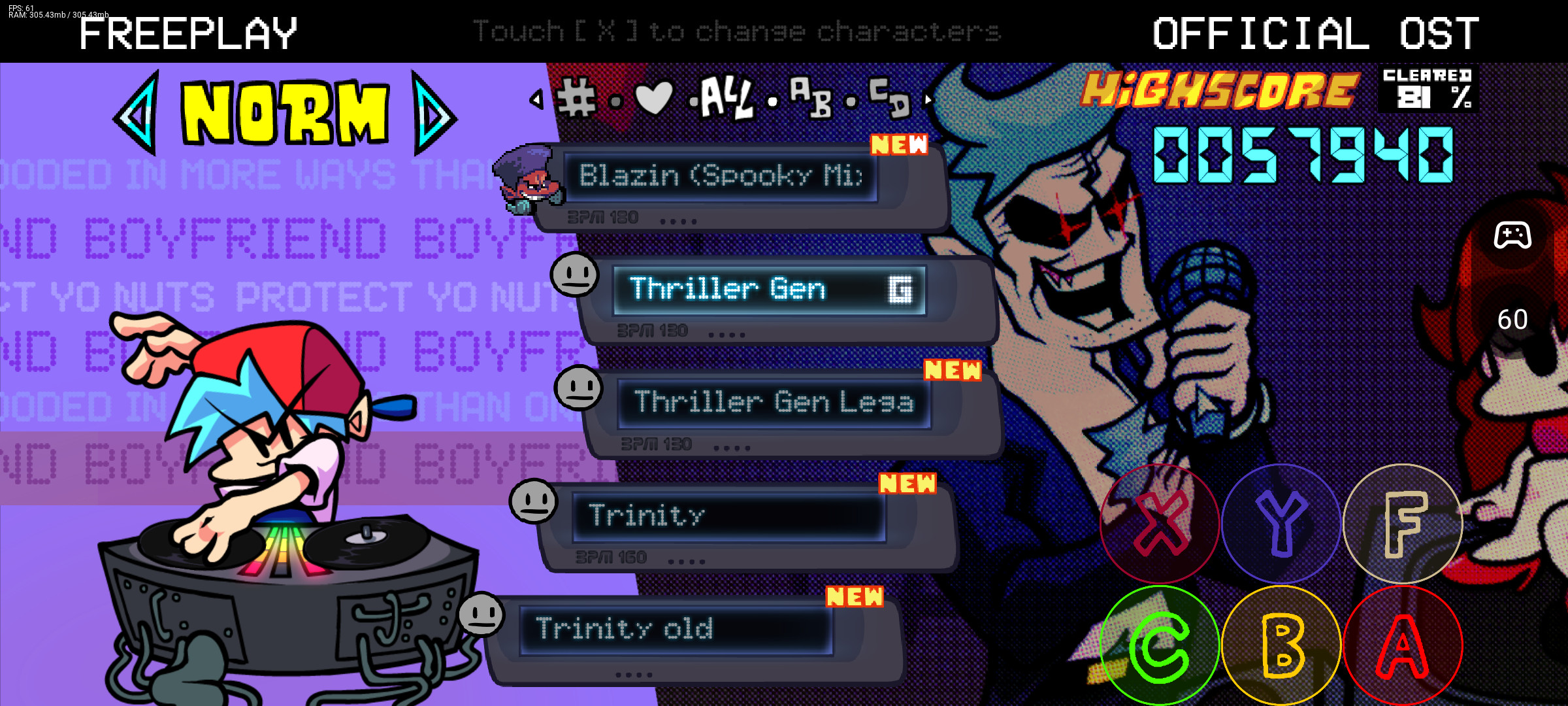
Task: Select the heart favorites filter icon
Action: click(x=653, y=97)
